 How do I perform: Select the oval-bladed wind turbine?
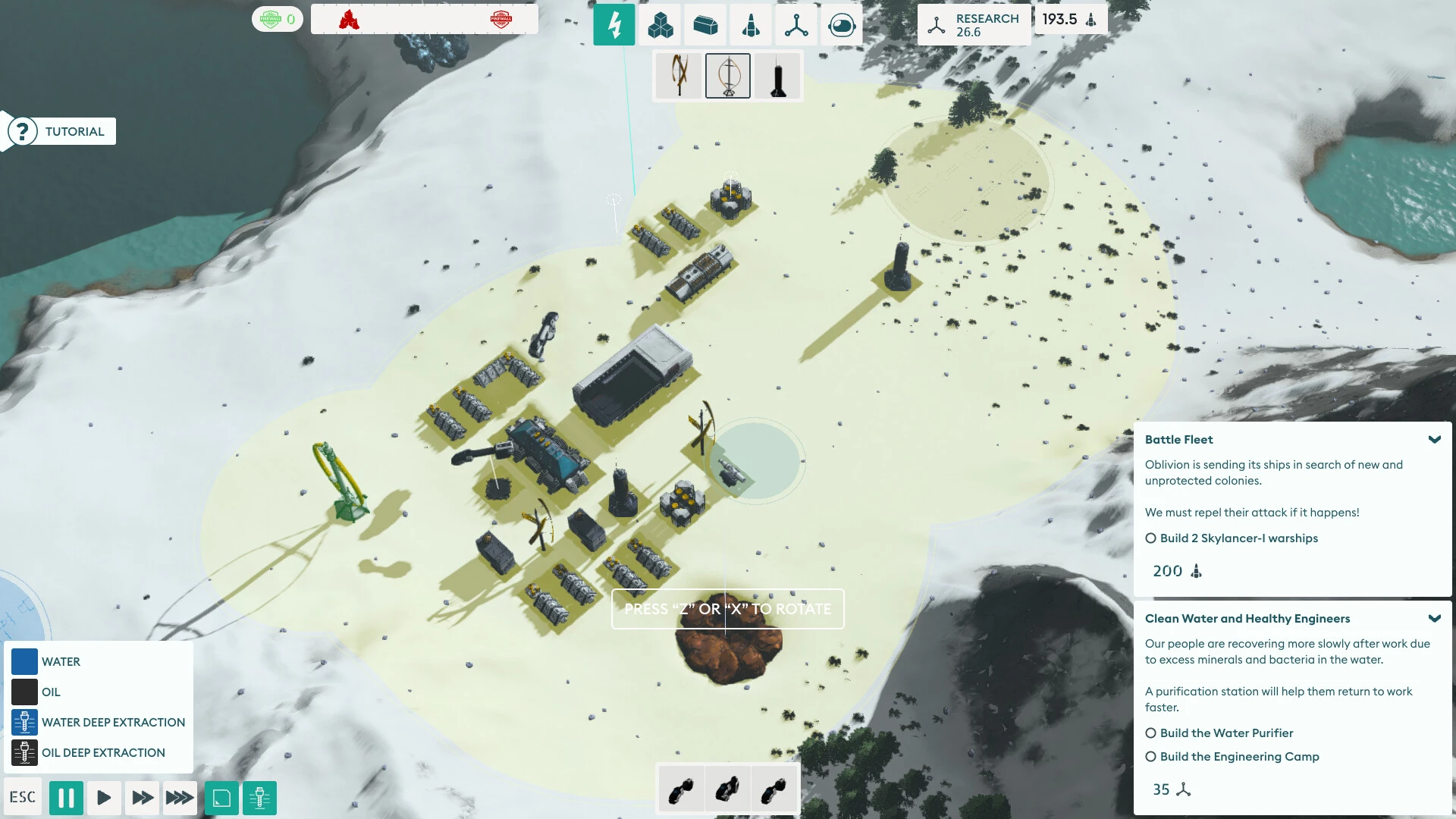(x=728, y=76)
